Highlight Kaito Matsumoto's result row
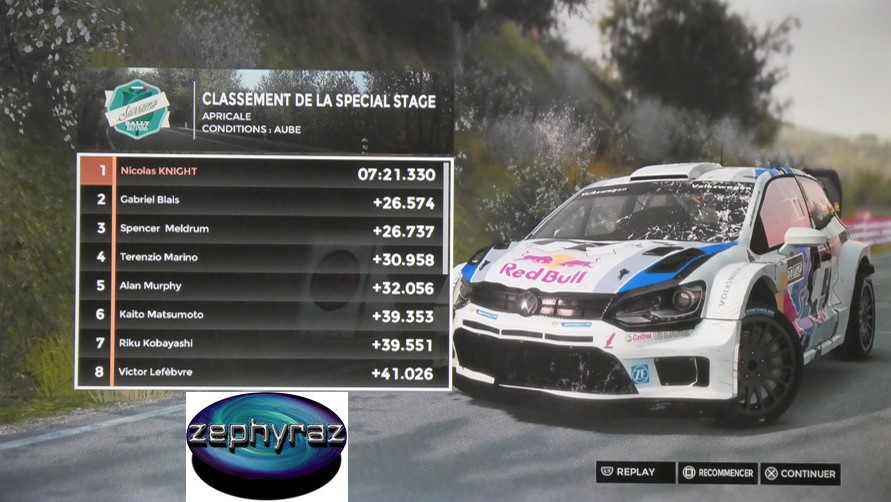The height and width of the screenshot is (502, 891). [x=264, y=315]
